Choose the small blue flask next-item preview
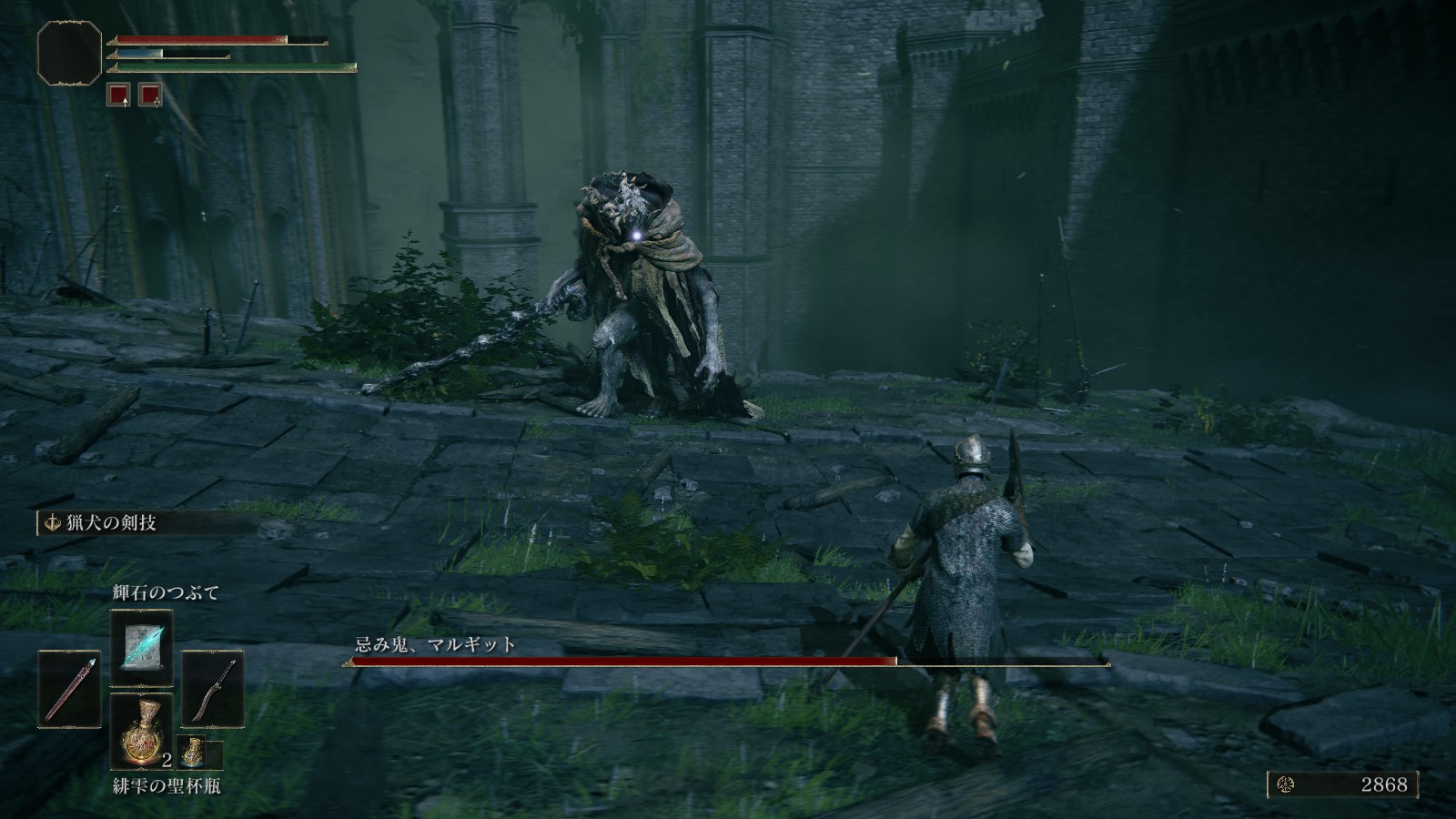 click(x=193, y=752)
